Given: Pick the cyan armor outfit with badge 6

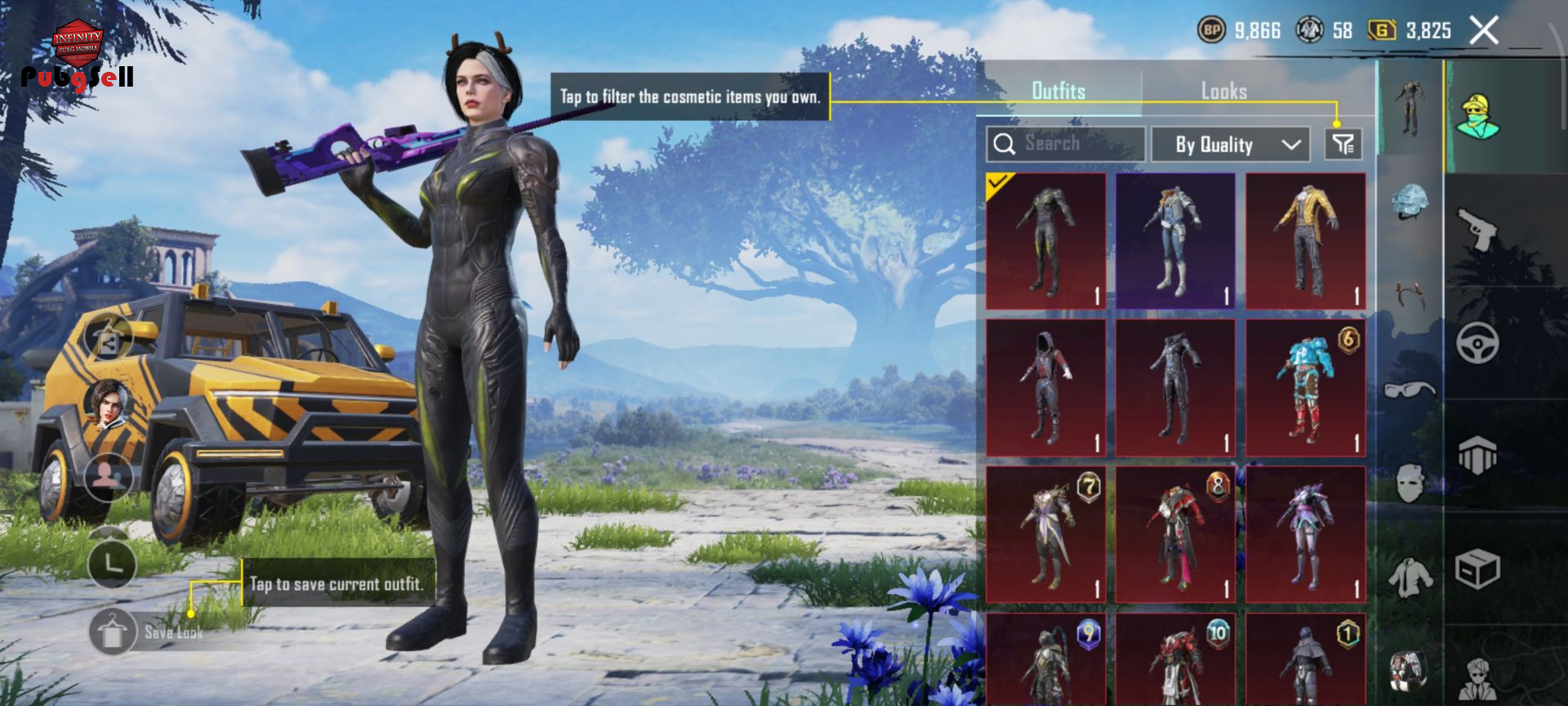Looking at the screenshot, I should coord(1305,388).
